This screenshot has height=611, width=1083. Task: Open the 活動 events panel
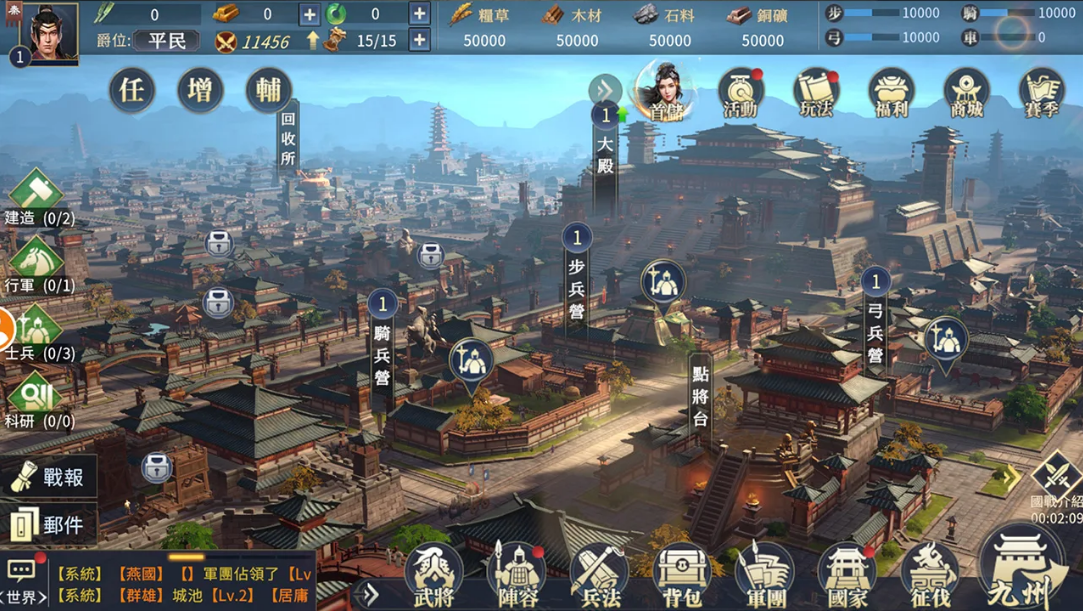click(x=741, y=93)
